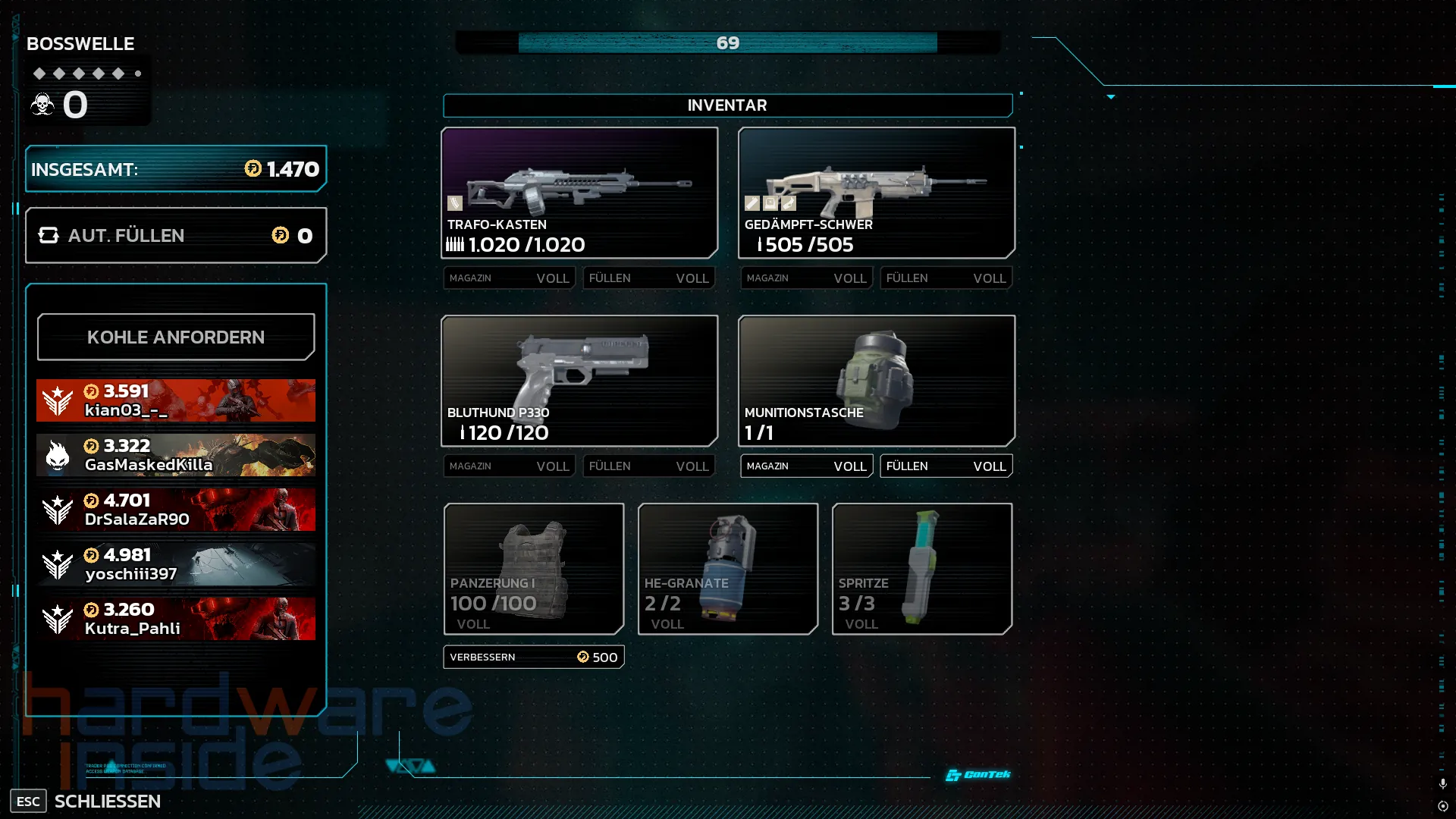The width and height of the screenshot is (1456, 819).
Task: Click Magazin under the Bluthund P330
Action: click(509, 466)
